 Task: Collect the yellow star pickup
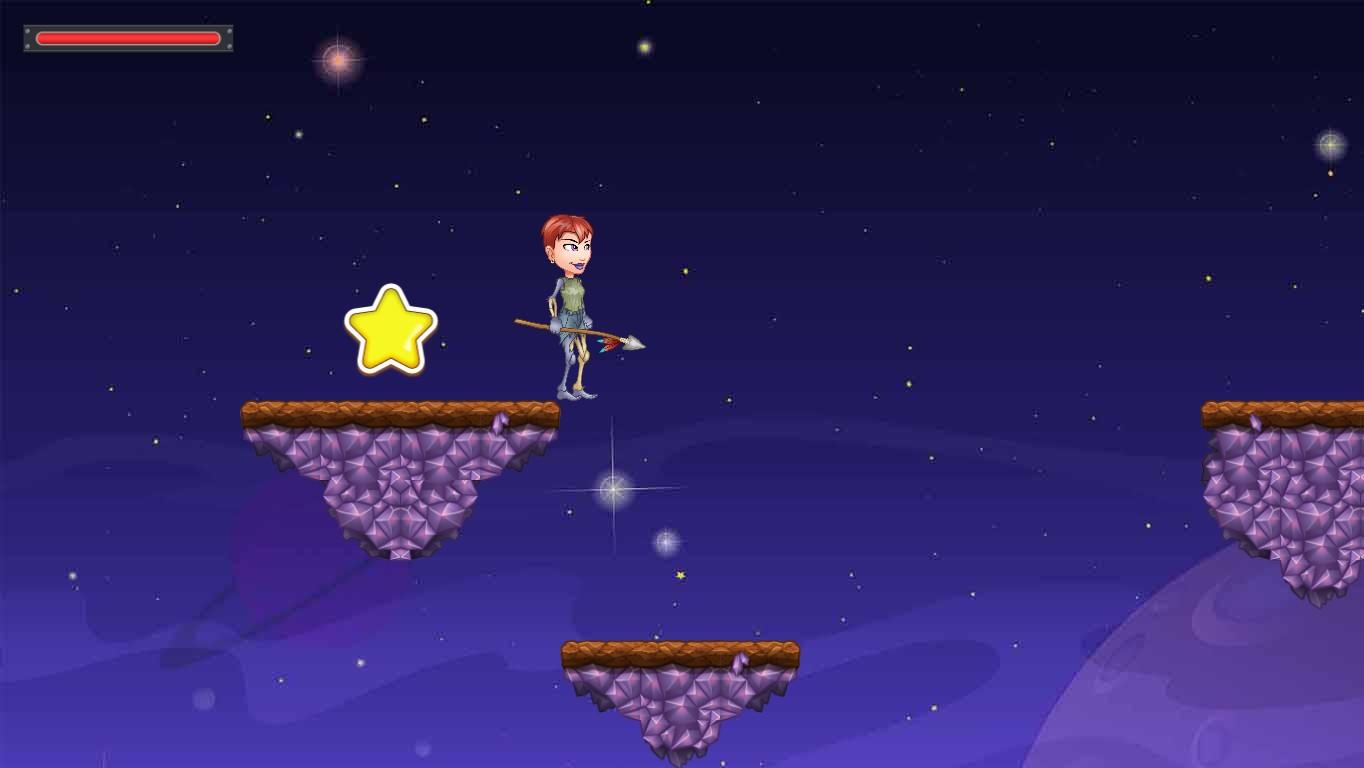click(x=390, y=330)
